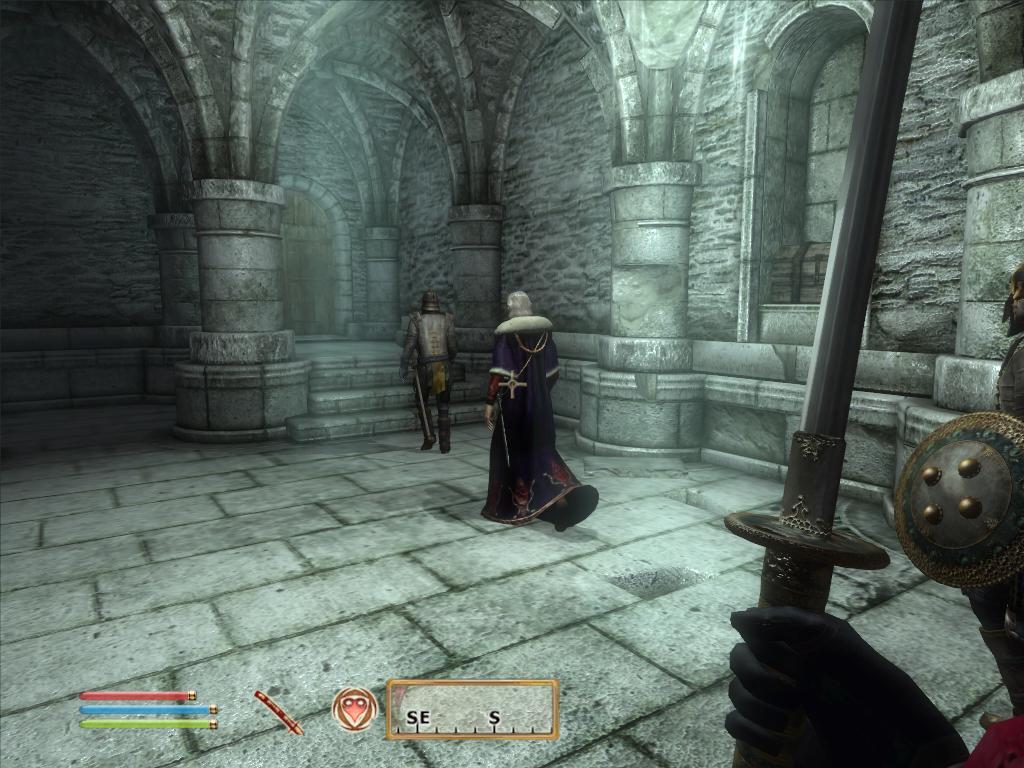Click the compass strip showing SE and S

click(x=472, y=710)
